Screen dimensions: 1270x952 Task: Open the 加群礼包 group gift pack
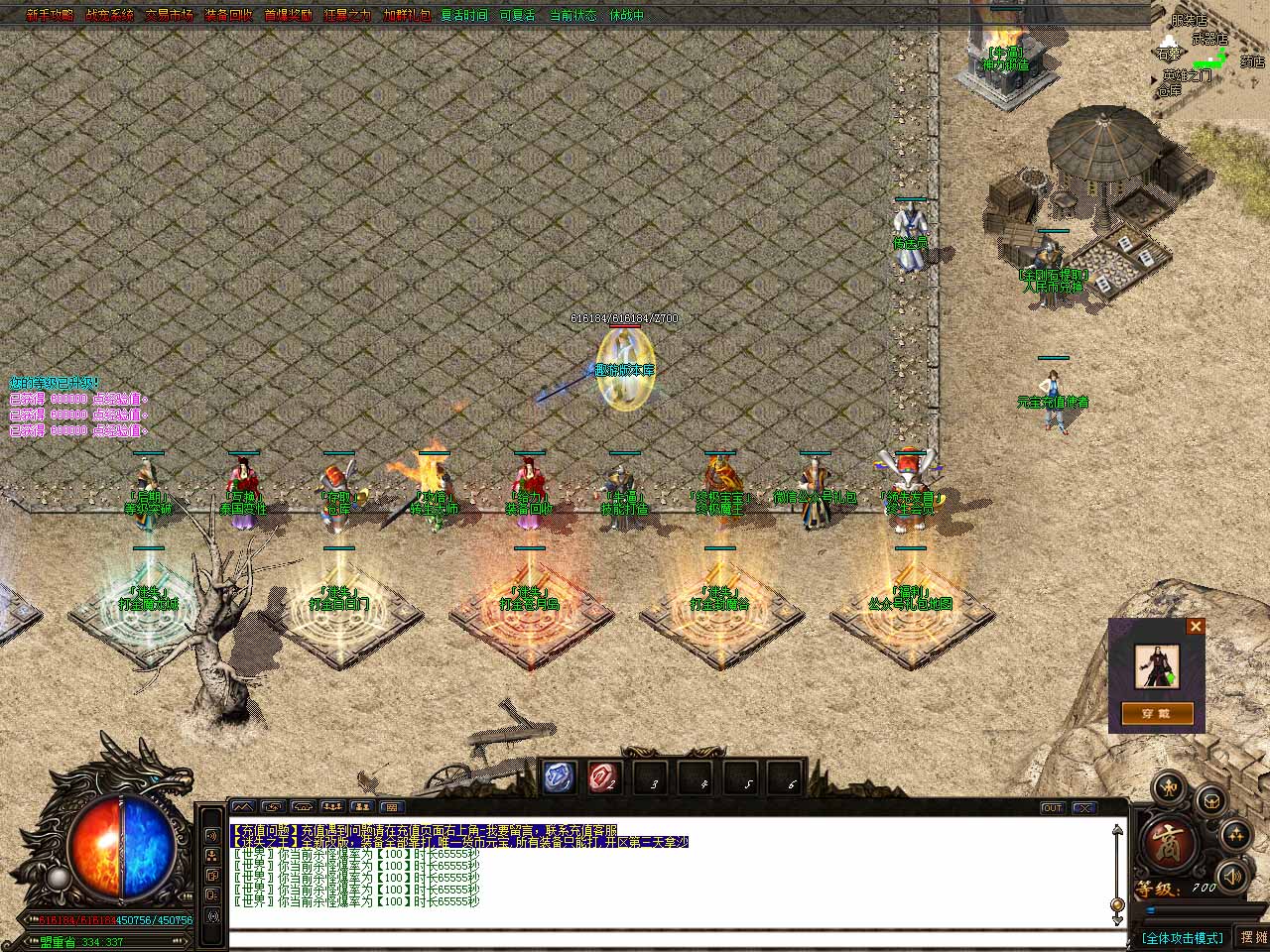[x=407, y=15]
